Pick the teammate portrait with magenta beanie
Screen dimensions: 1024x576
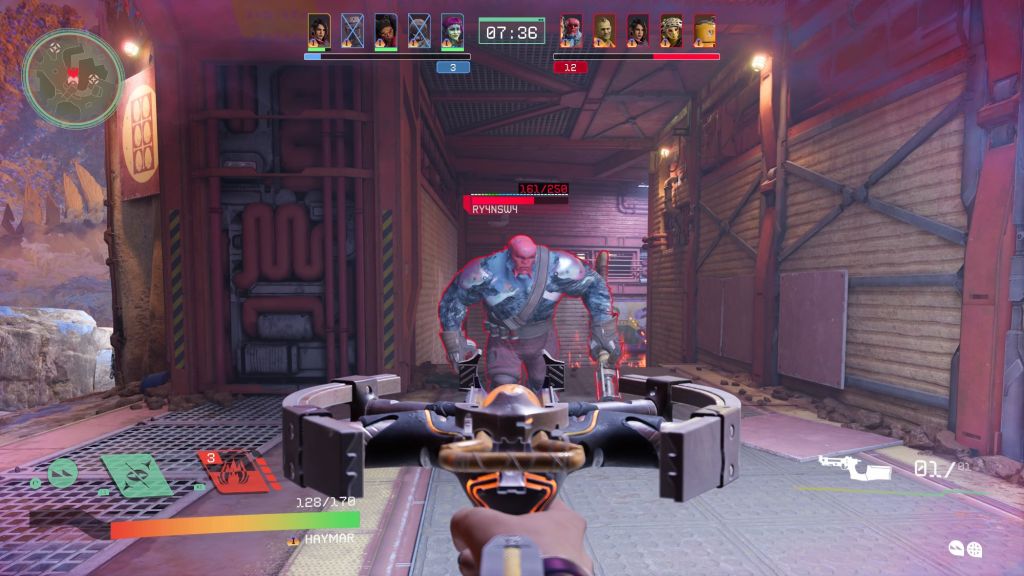pos(453,29)
